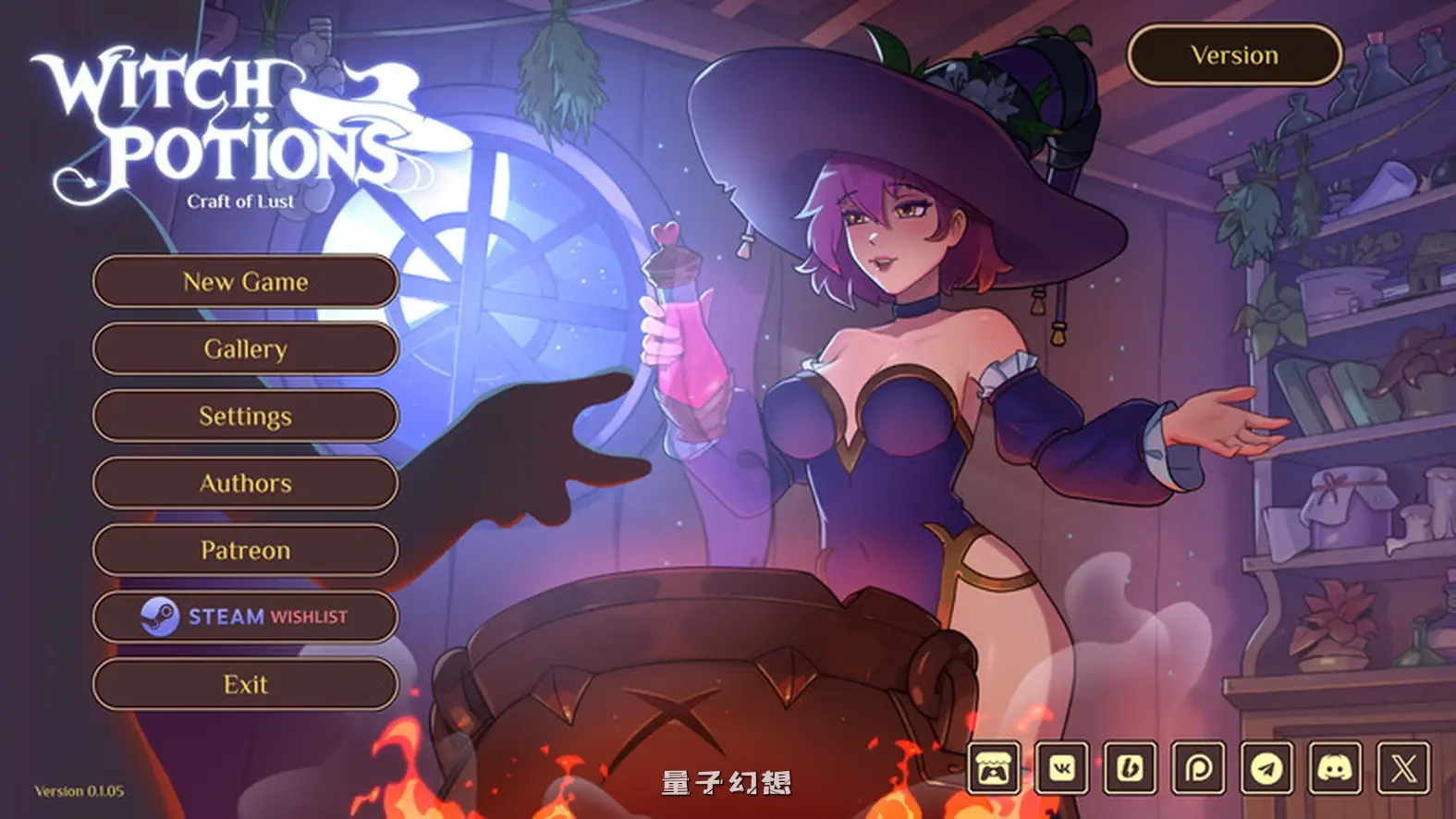Open the Patreon menu entry
This screenshot has height=819, width=1456.
tap(245, 550)
